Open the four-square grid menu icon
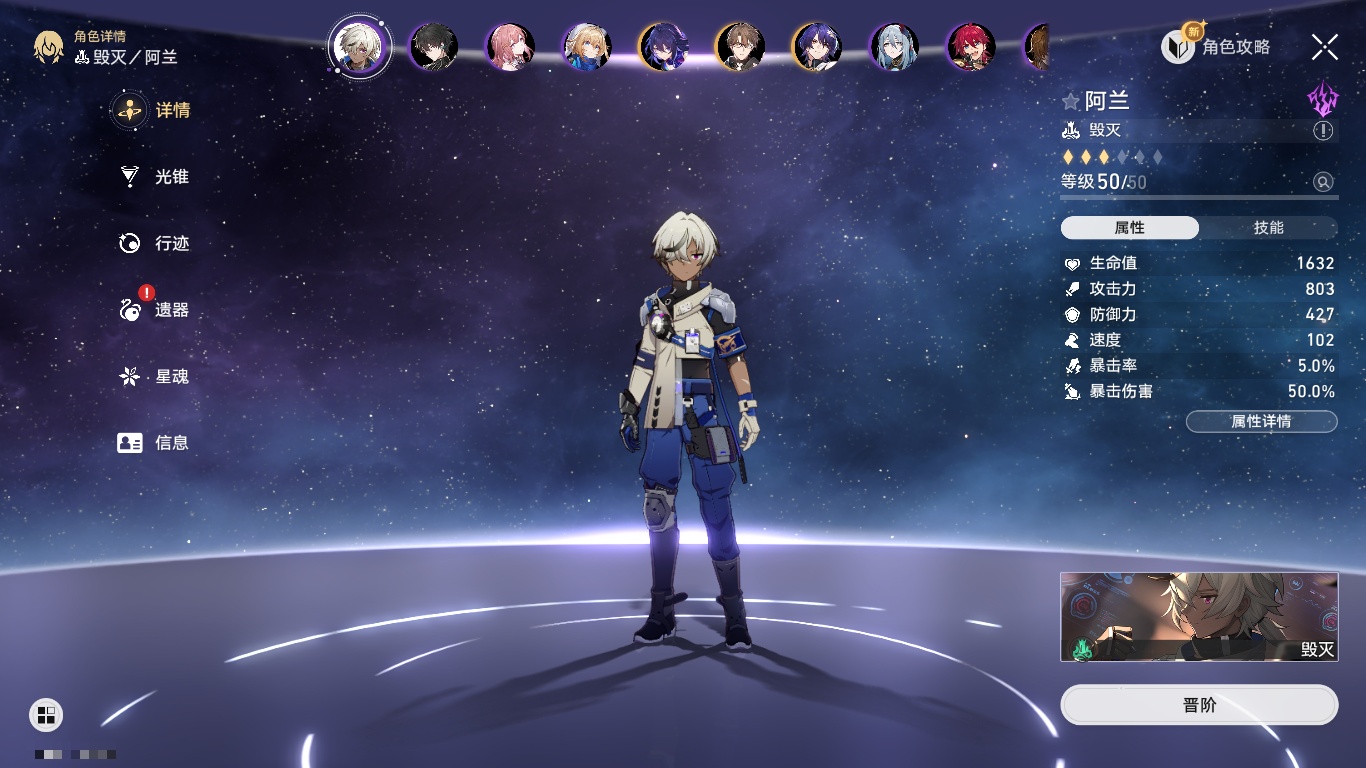This screenshot has height=768, width=1366. (x=46, y=714)
